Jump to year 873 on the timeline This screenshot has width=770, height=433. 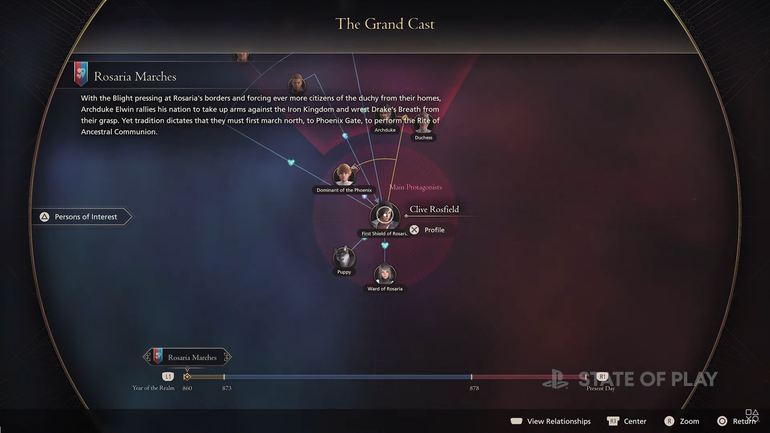(x=224, y=376)
